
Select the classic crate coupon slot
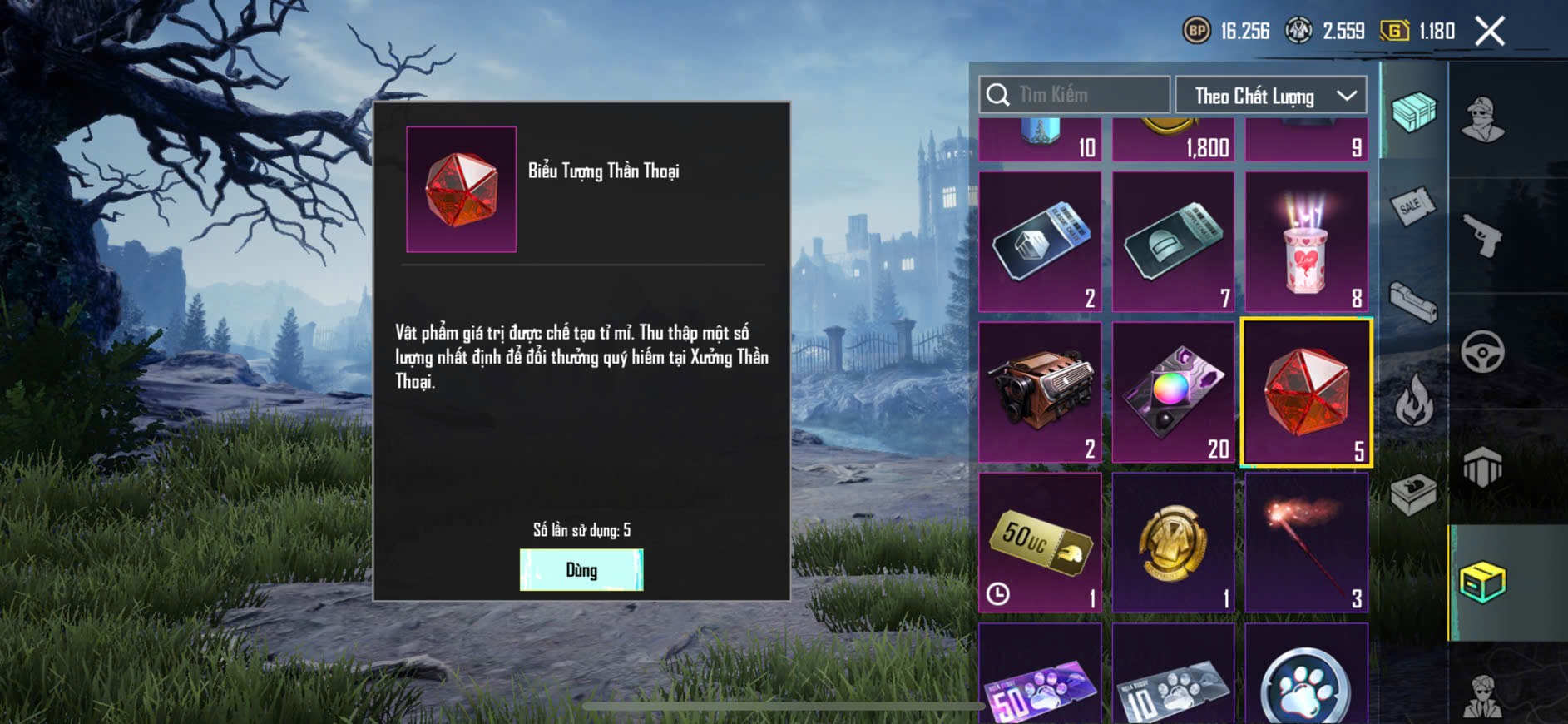[x=1040, y=242]
